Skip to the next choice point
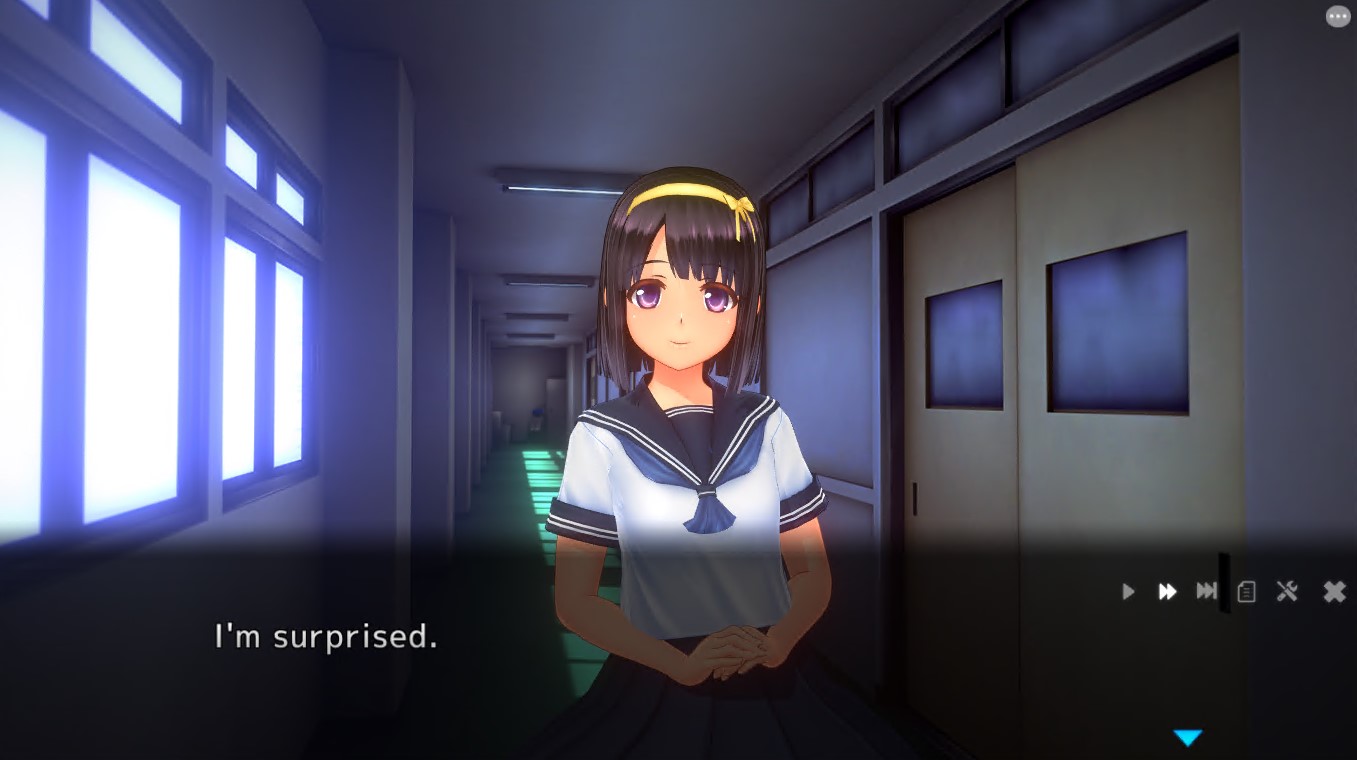Image resolution: width=1357 pixels, height=760 pixels. [1205, 591]
